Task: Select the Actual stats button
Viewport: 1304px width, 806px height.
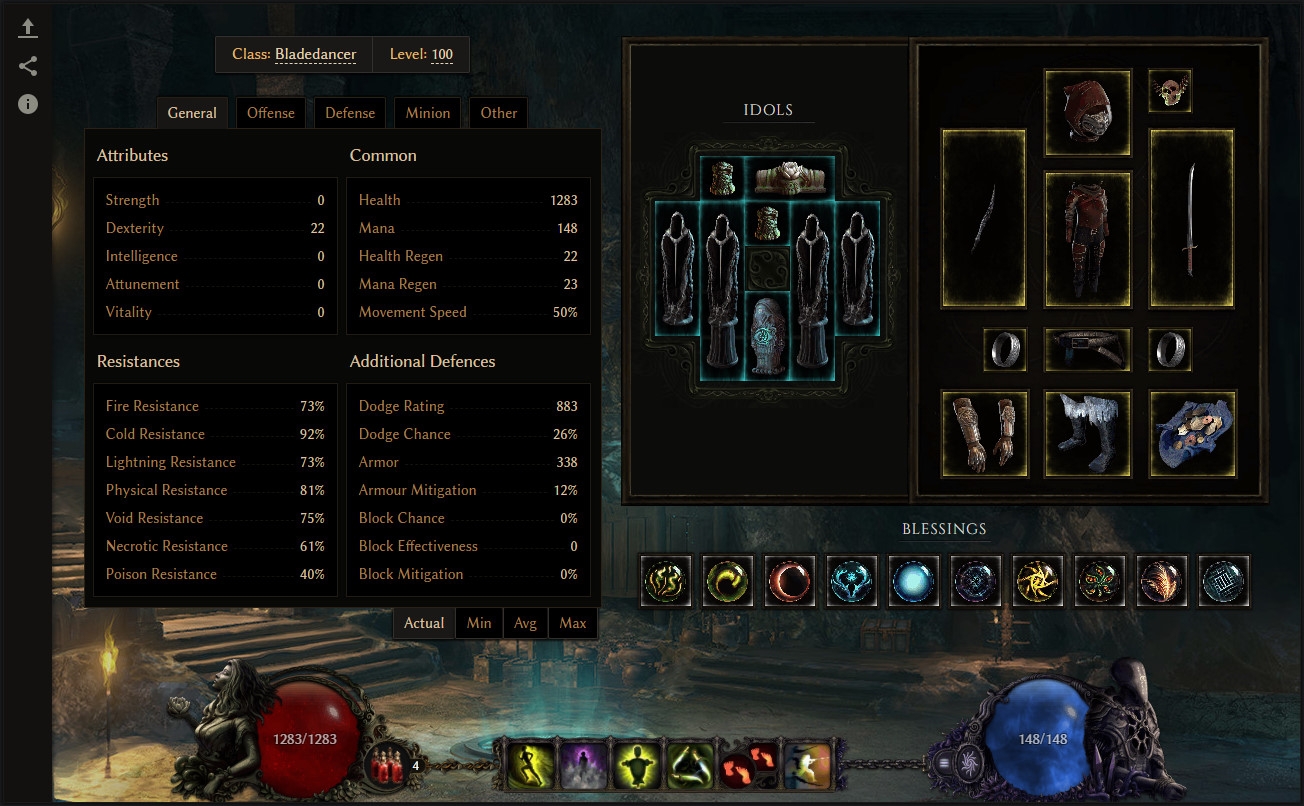Action: tap(424, 622)
